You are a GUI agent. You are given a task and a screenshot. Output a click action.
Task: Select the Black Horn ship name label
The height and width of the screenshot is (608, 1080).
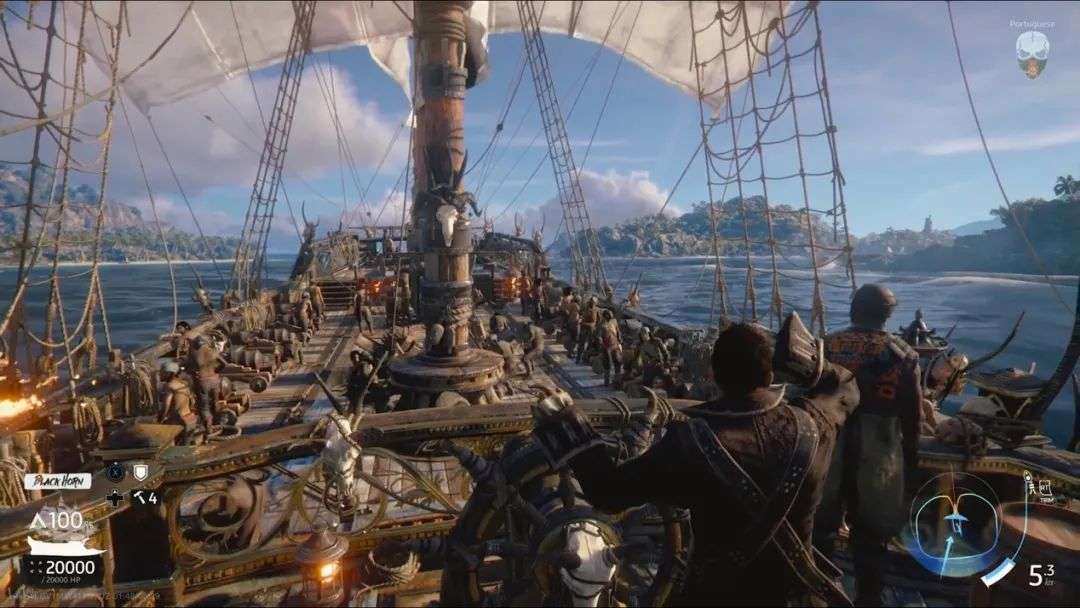pos(57,481)
